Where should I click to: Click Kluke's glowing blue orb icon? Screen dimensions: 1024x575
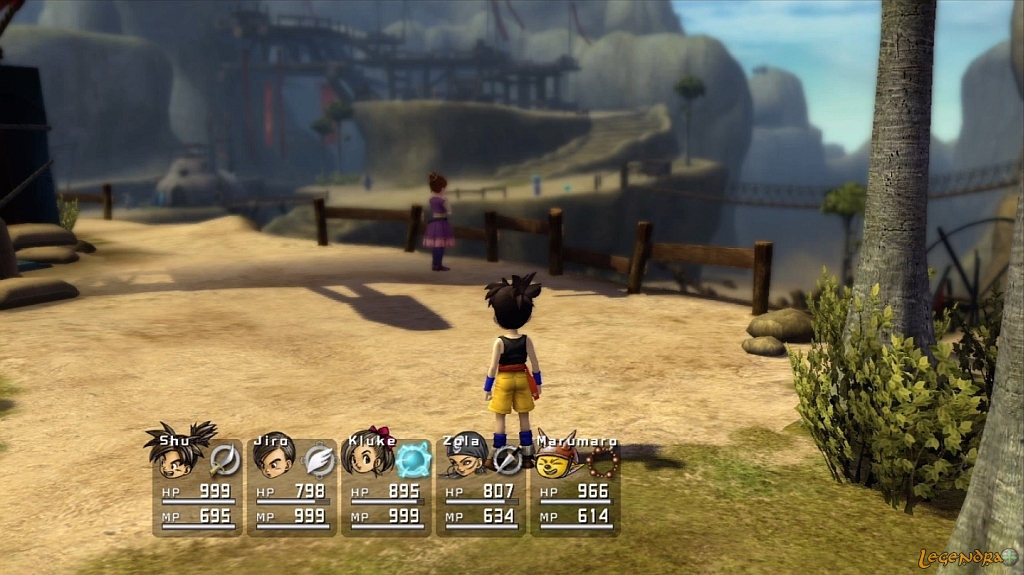pyautogui.click(x=412, y=459)
